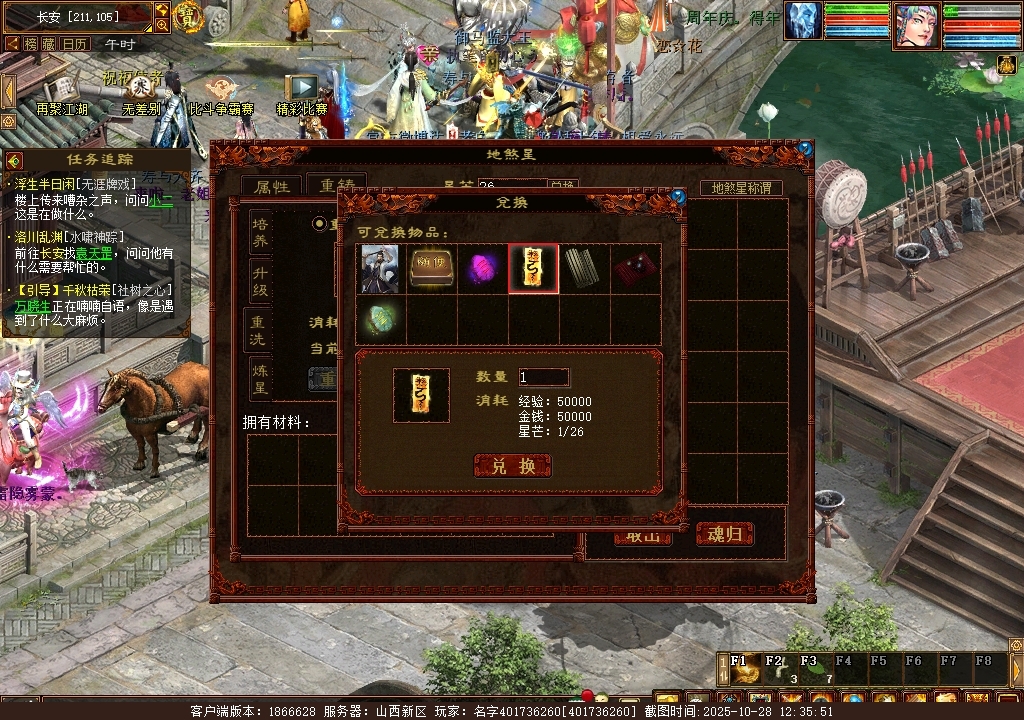The image size is (1024, 720).
Task: Select the red tray exchange item
Action: coord(635,269)
